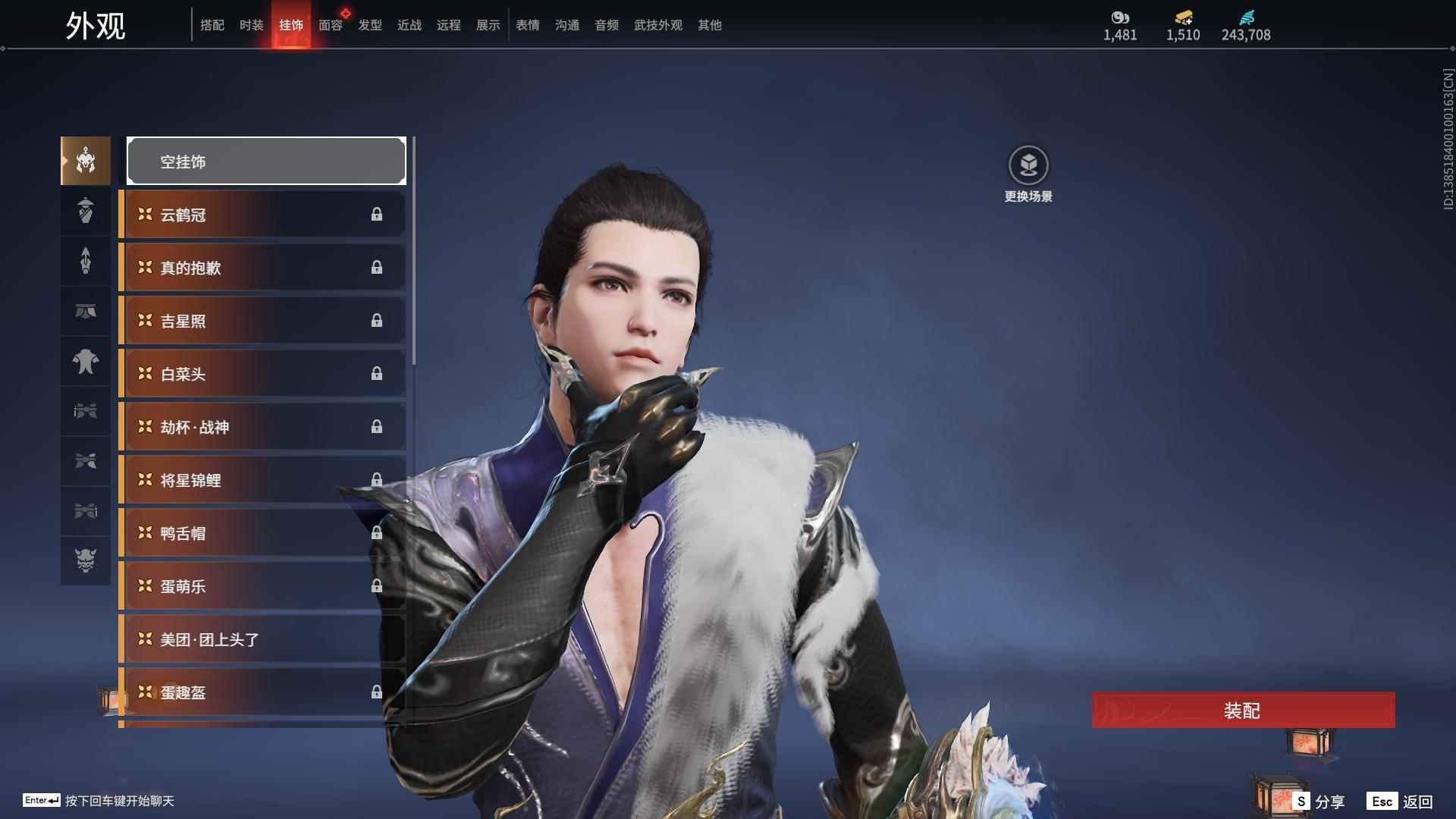1456x819 pixels.
Task: Click the chat prompt to start chatting
Action: pyautogui.click(x=119, y=801)
